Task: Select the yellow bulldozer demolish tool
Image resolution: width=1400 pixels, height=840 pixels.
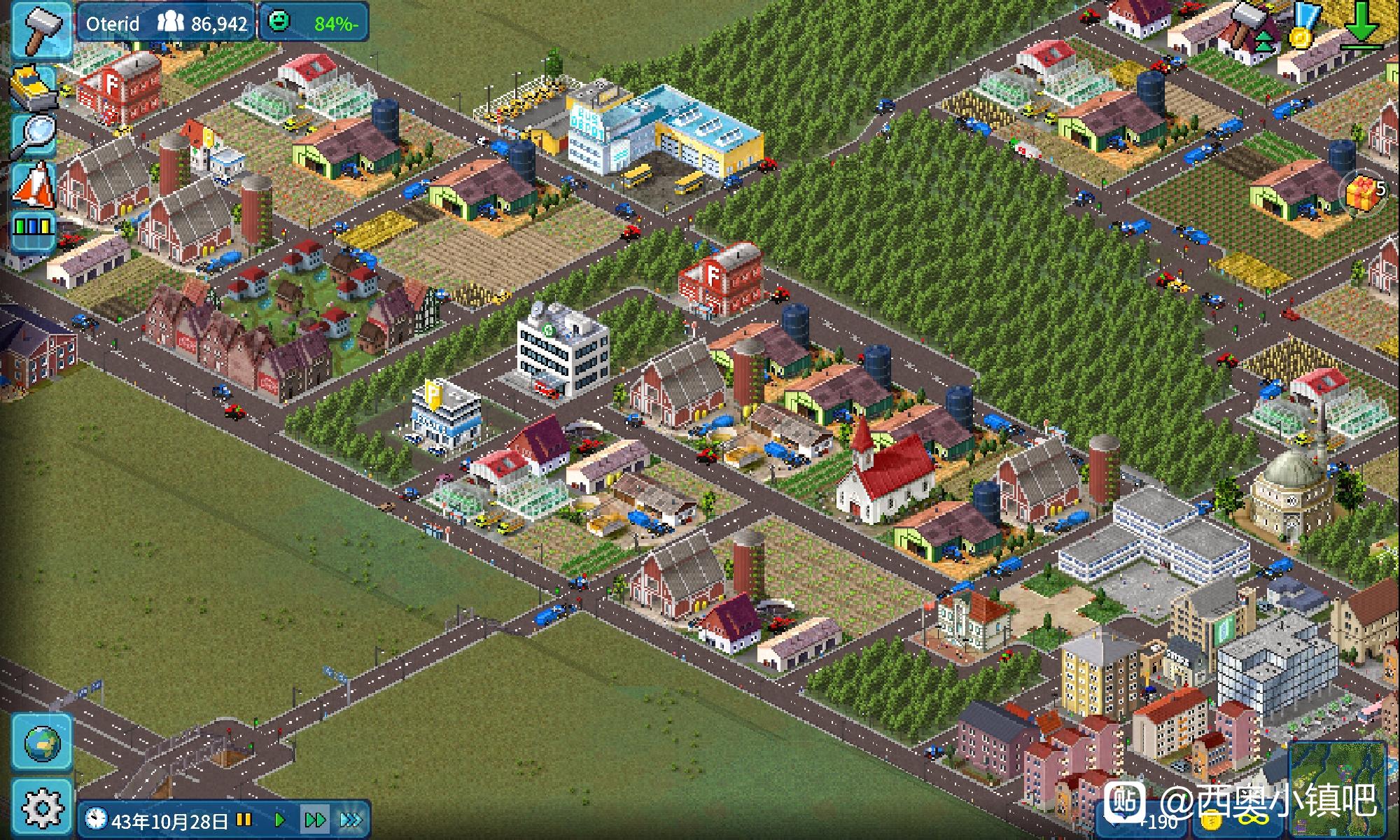Action: (x=34, y=86)
